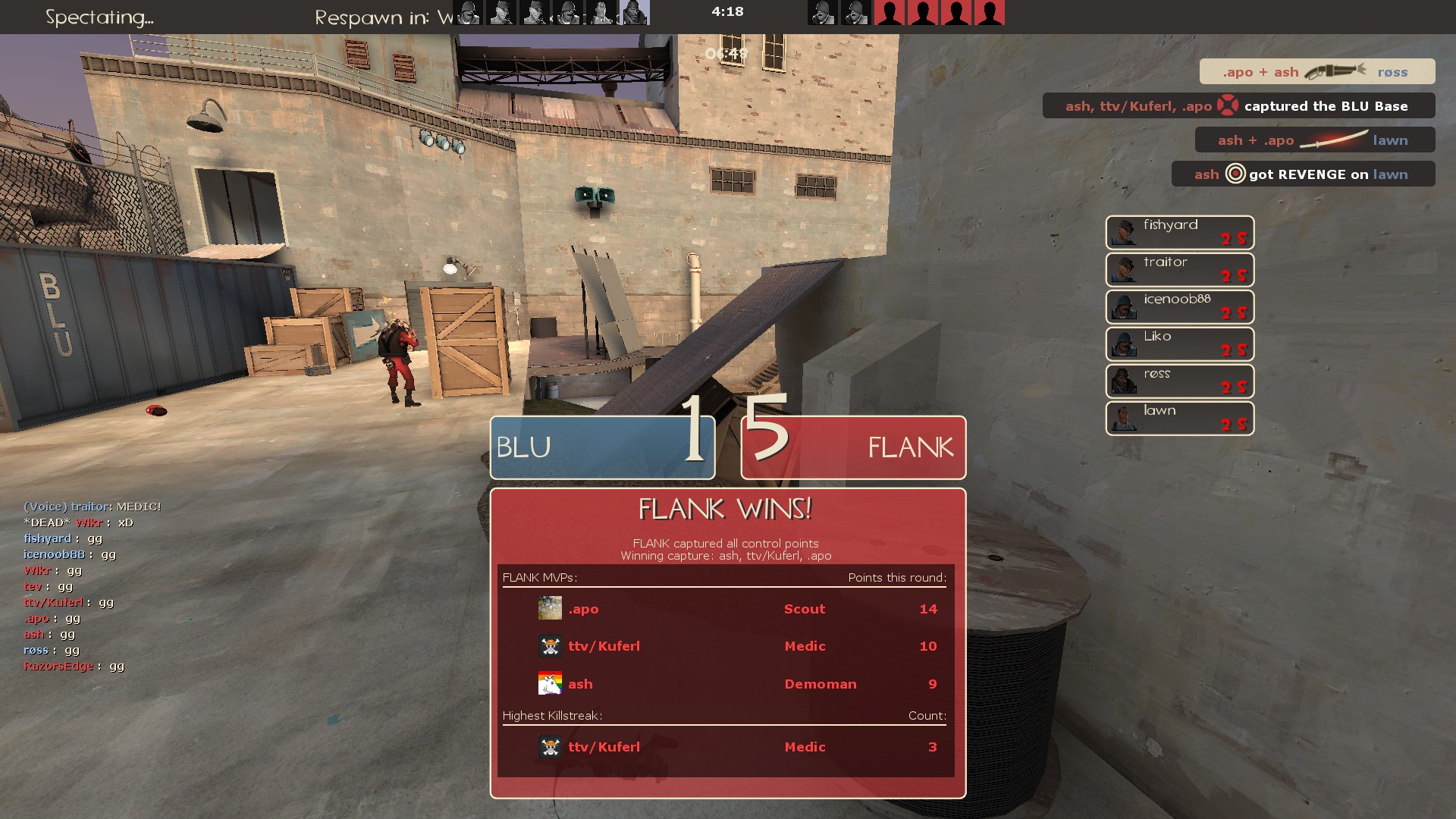Select traitor's player panel

(1179, 270)
